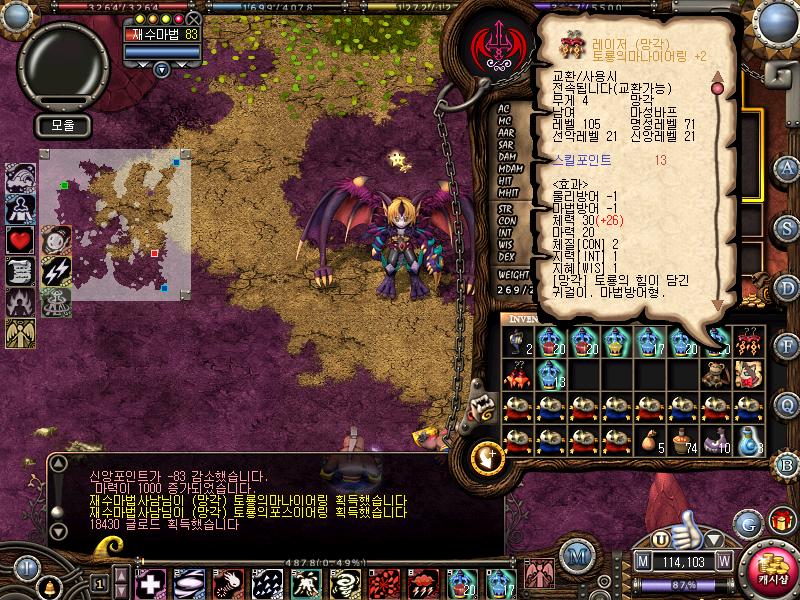Click the red gift box icon
Image resolution: width=800 pixels, height=600 pixels.
[x=779, y=522]
